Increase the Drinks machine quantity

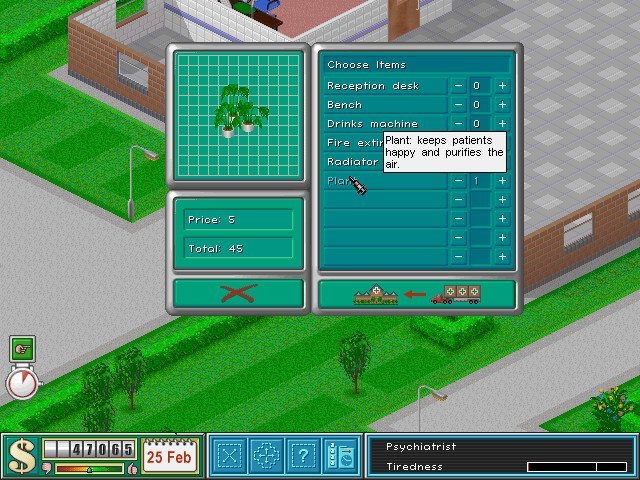502,124
